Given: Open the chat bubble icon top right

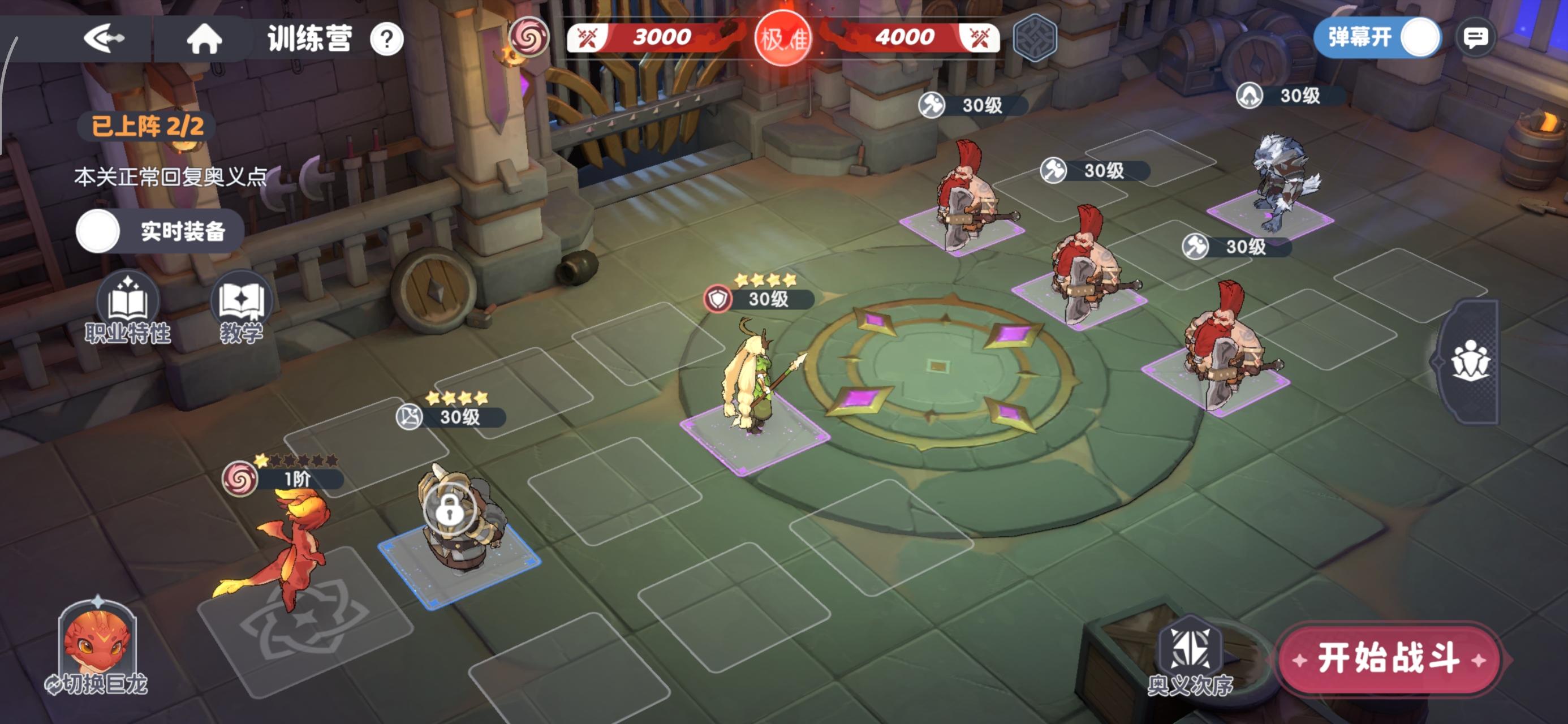Looking at the screenshot, I should [x=1477, y=38].
